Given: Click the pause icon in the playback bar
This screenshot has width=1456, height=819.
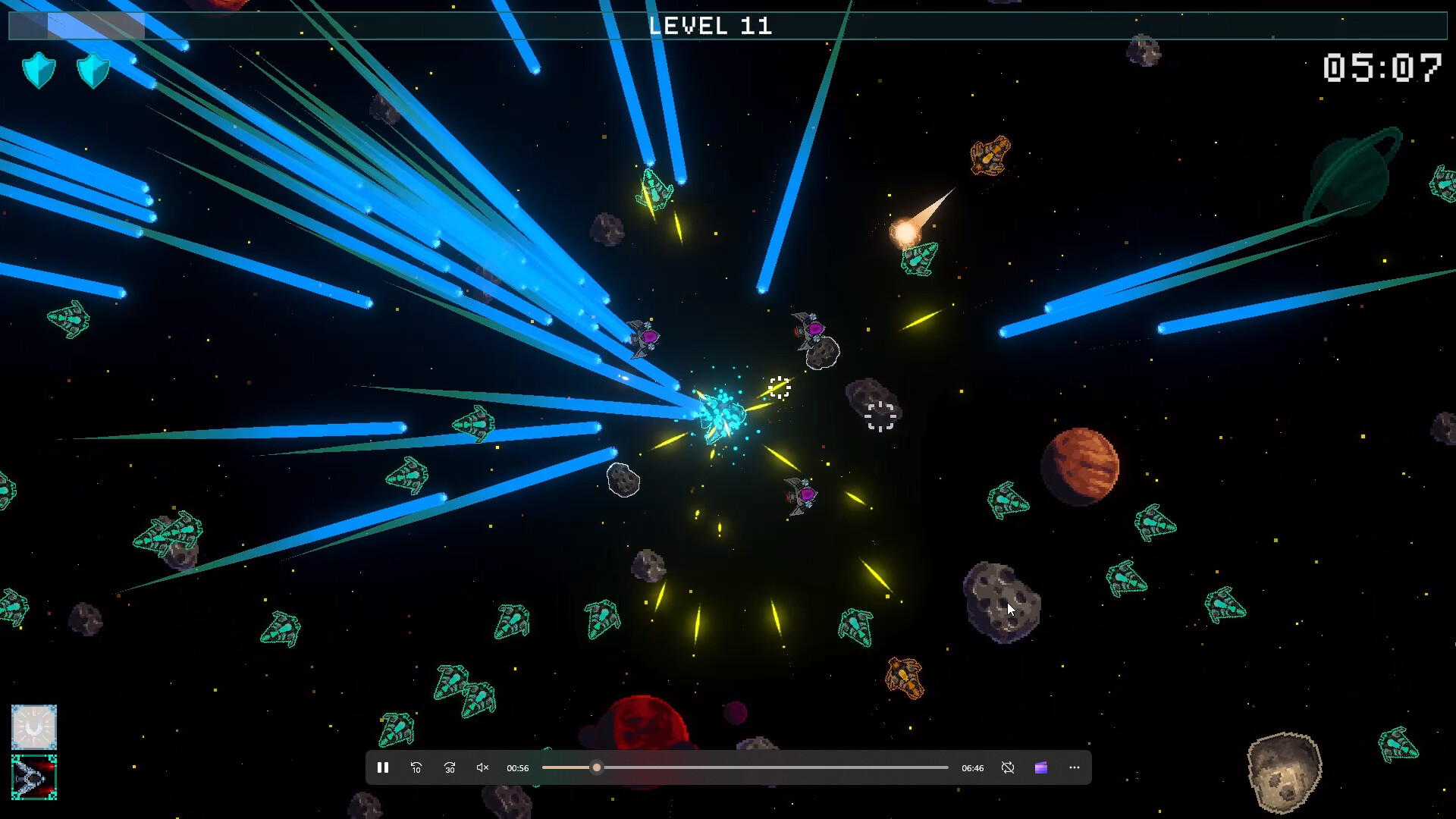Looking at the screenshot, I should 383,767.
